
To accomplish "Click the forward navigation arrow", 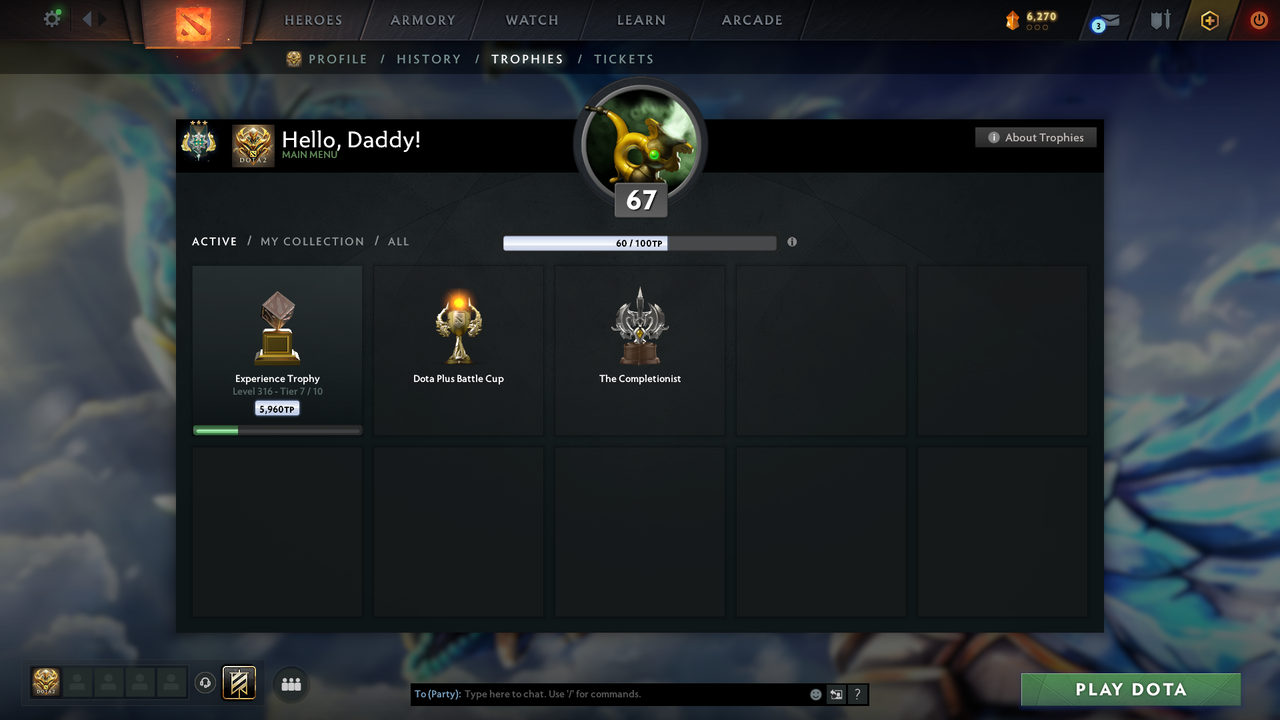I will pyautogui.click(x=100, y=17).
